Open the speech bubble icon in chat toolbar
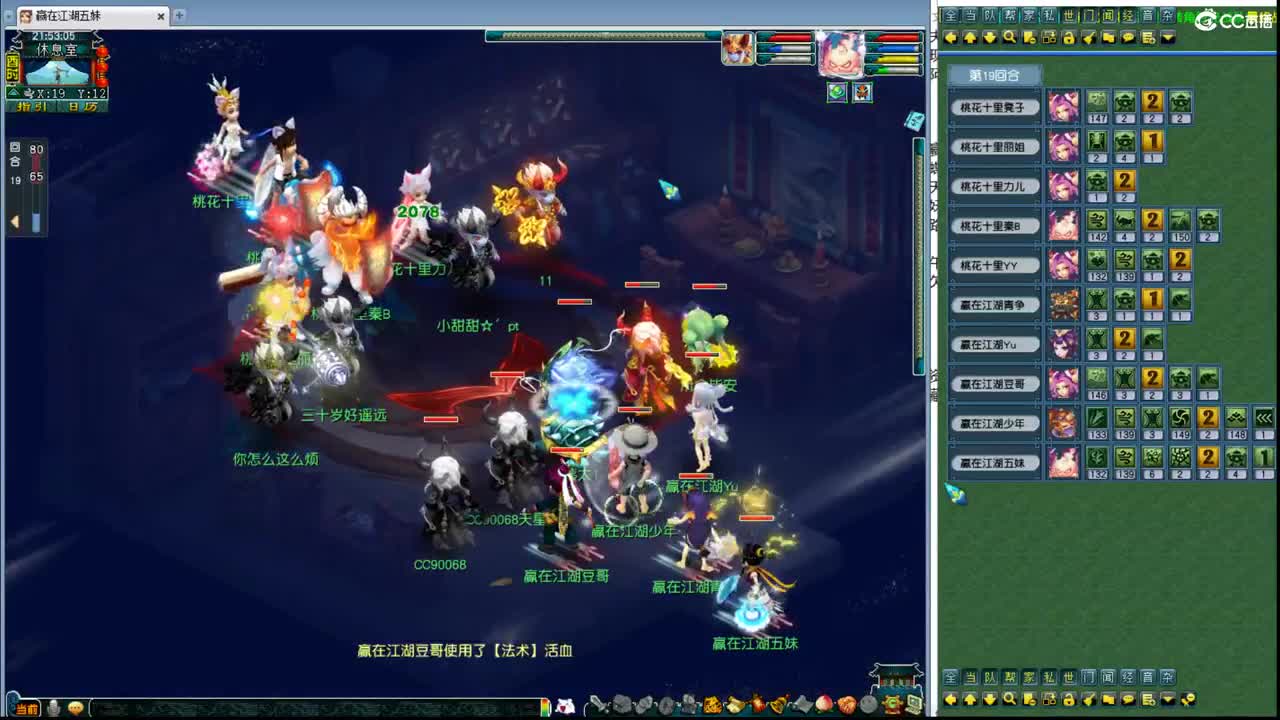 (1128, 38)
